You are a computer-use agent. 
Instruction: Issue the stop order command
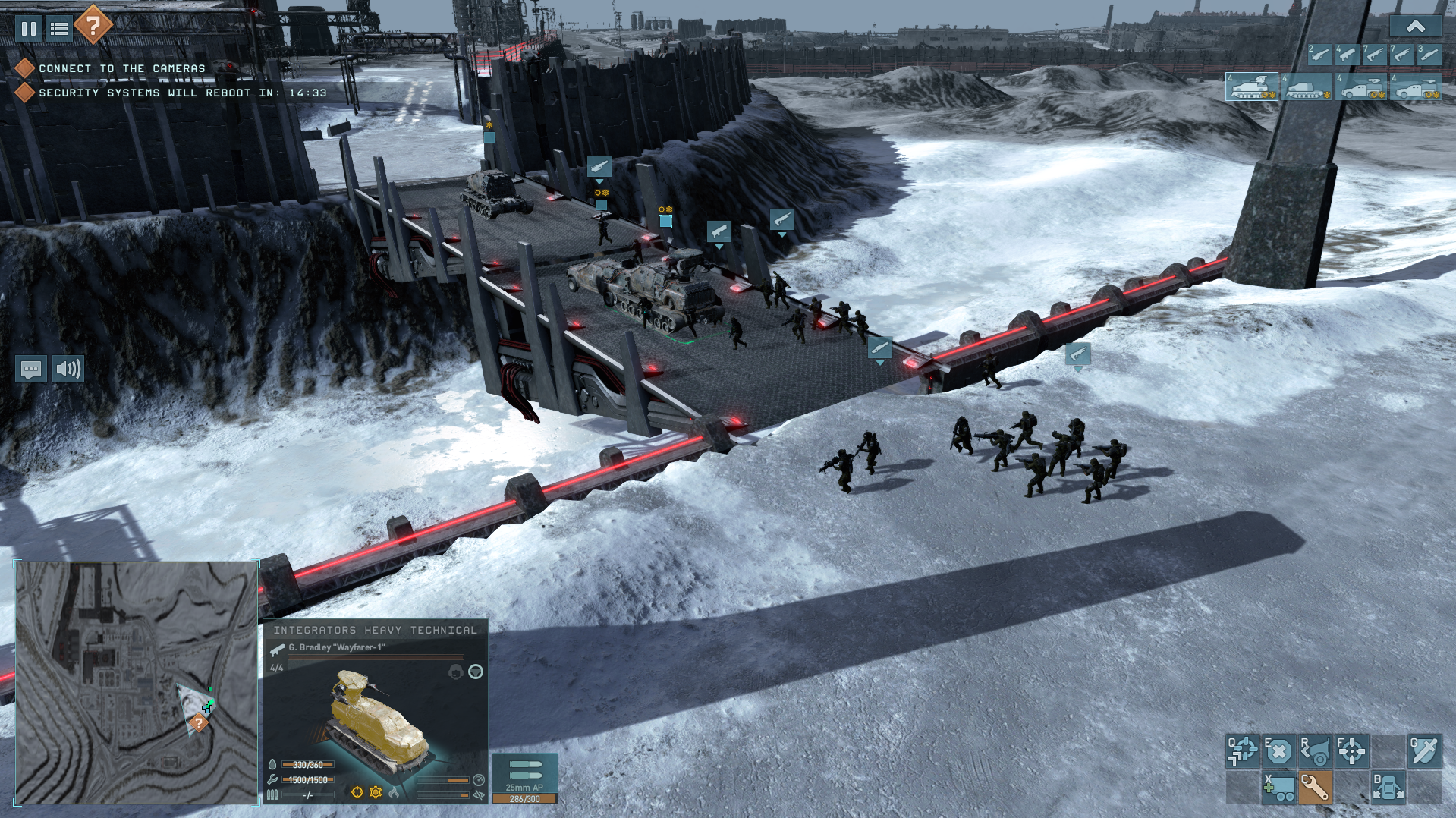click(1278, 751)
